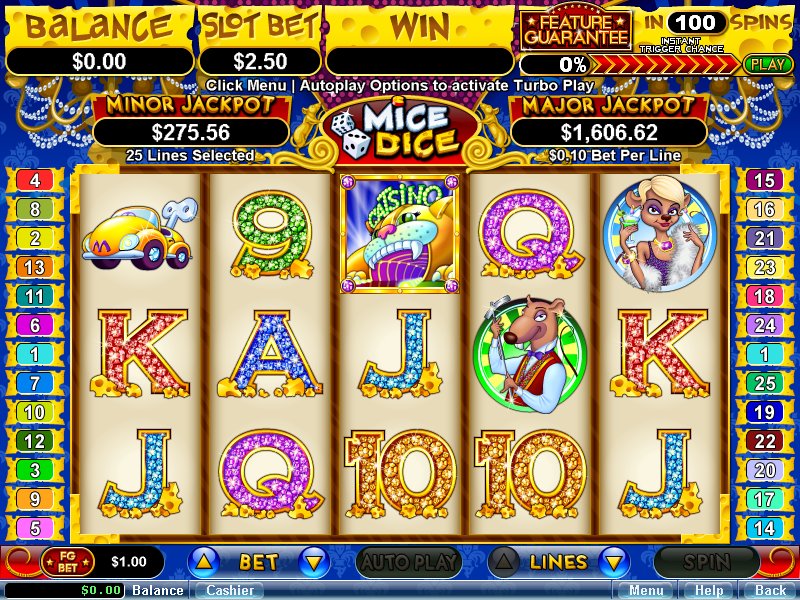Open the Help page

(709, 590)
